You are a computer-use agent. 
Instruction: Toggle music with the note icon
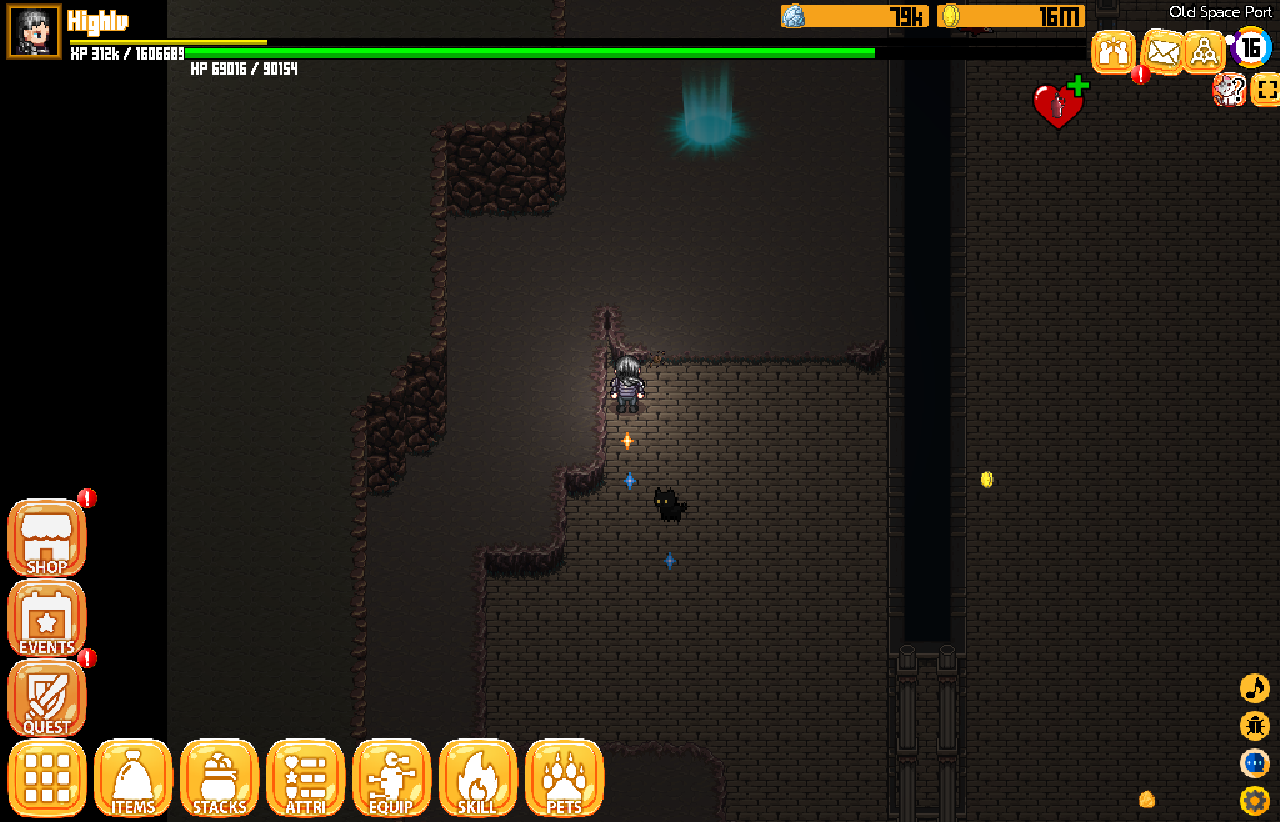(x=1254, y=688)
